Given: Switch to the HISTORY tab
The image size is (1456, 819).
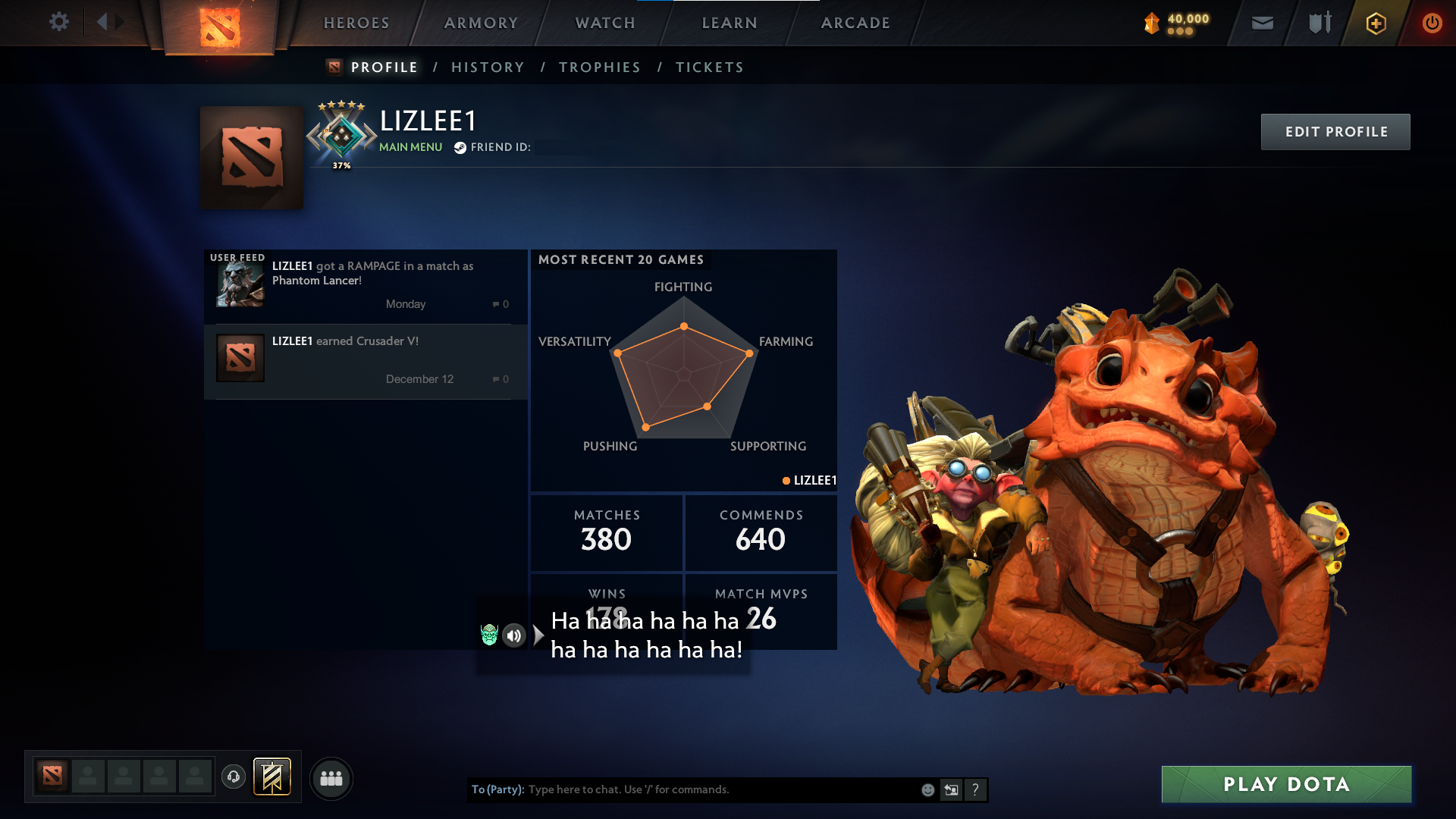Looking at the screenshot, I should 488,67.
